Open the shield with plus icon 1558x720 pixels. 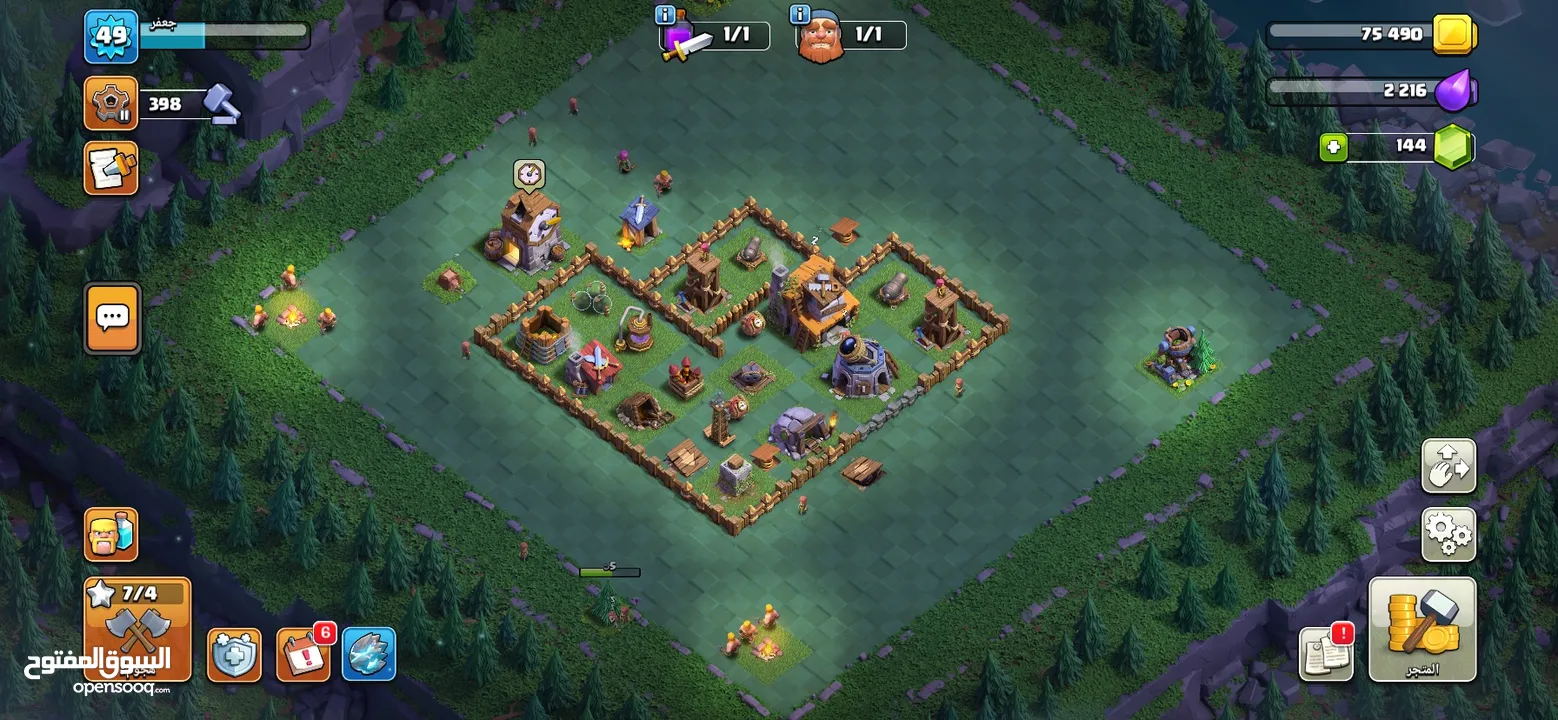[x=234, y=655]
